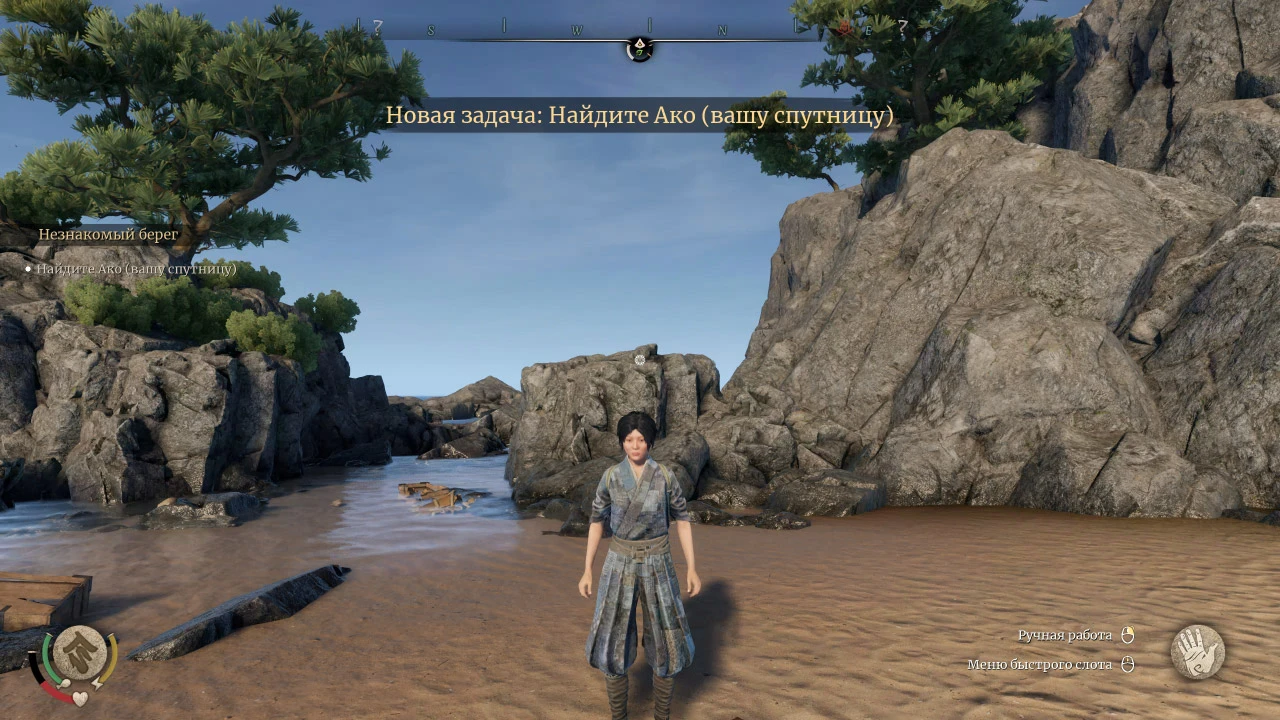Image resolution: width=1280 pixels, height=720 pixels.
Task: Click the "Новая задача" notification banner
Action: [x=640, y=115]
